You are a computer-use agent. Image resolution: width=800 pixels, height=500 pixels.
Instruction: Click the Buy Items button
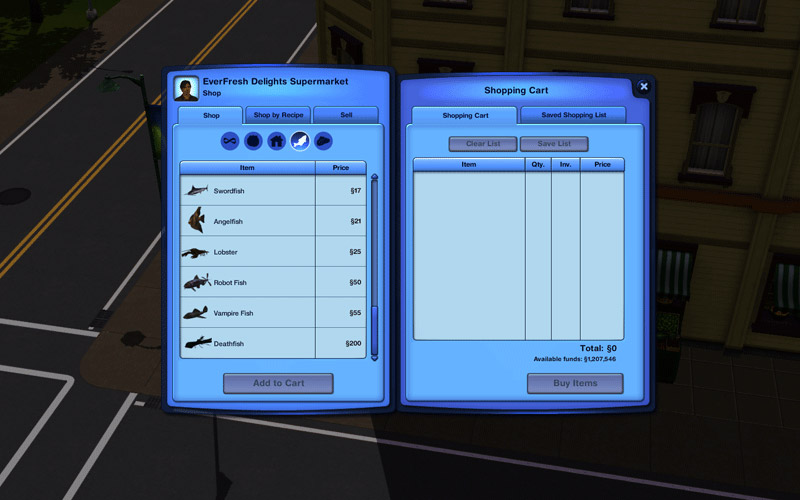575,383
